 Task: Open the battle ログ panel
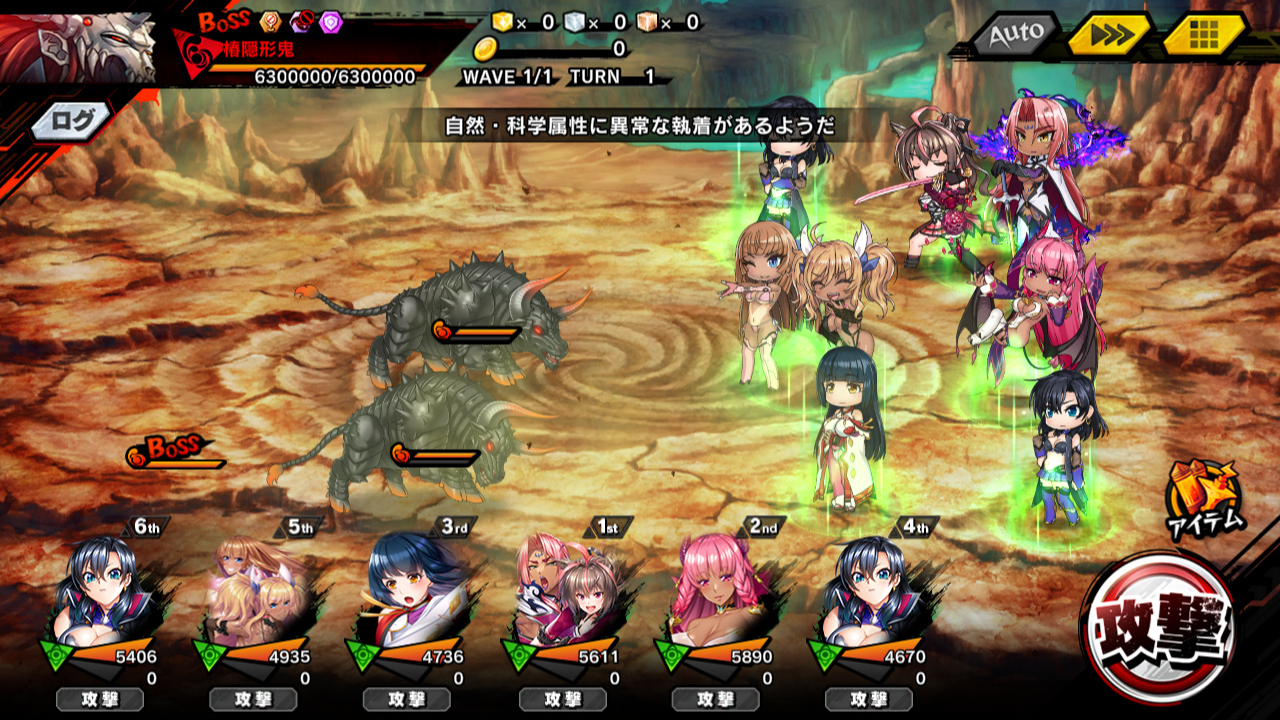tap(72, 121)
